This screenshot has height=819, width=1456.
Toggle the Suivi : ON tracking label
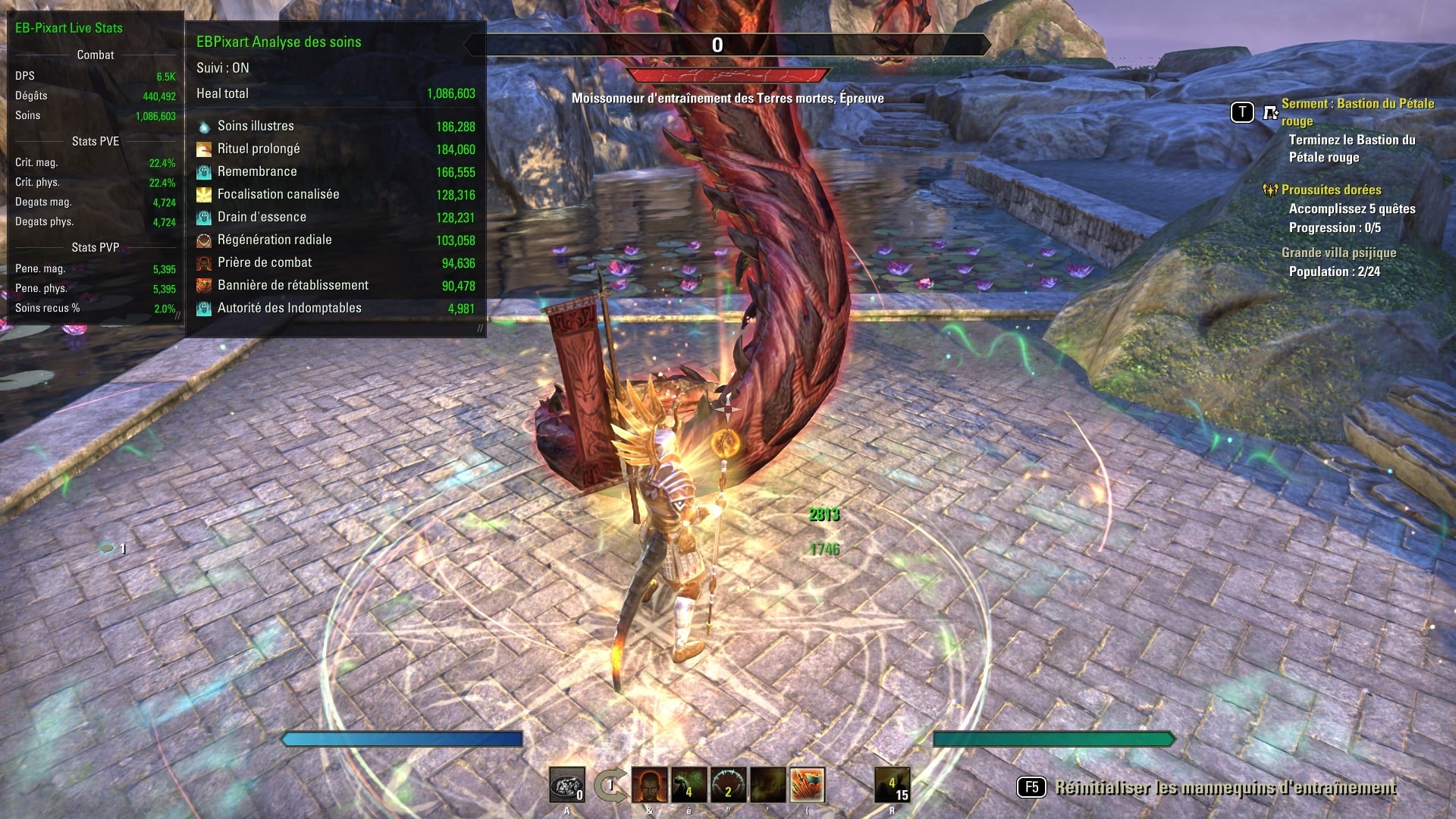pos(222,67)
